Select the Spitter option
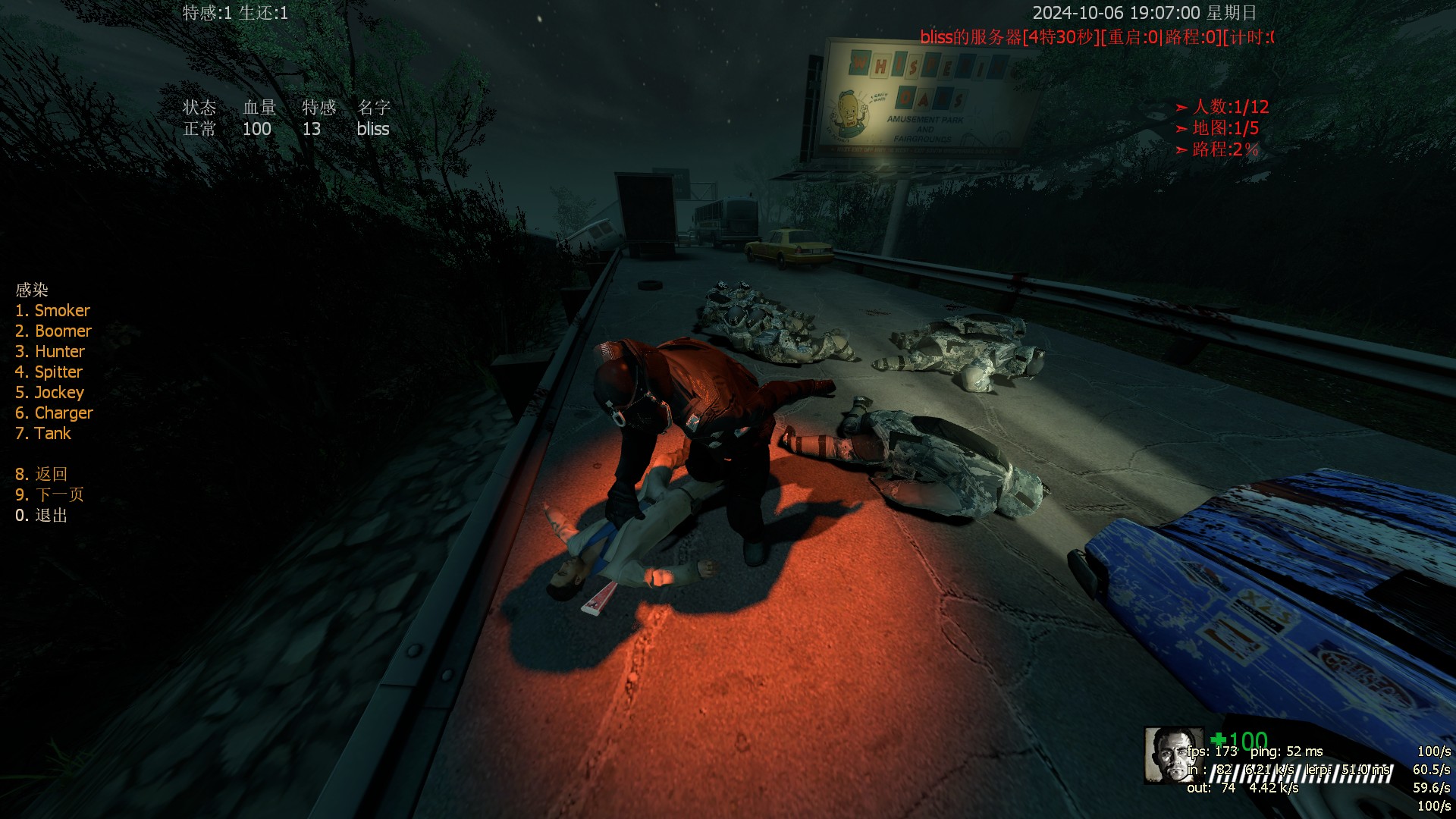1456x819 pixels. coord(49,372)
